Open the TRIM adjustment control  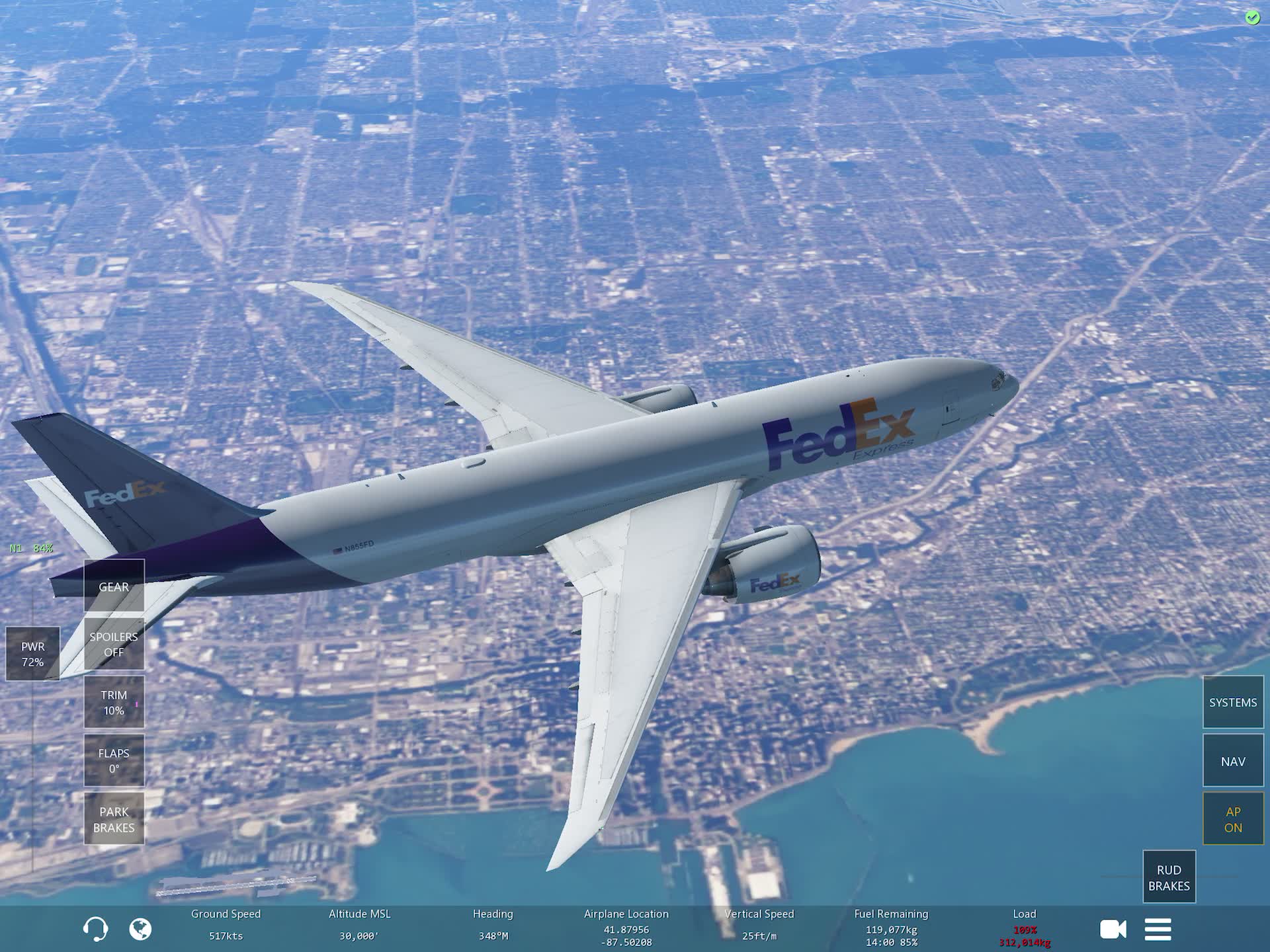113,702
